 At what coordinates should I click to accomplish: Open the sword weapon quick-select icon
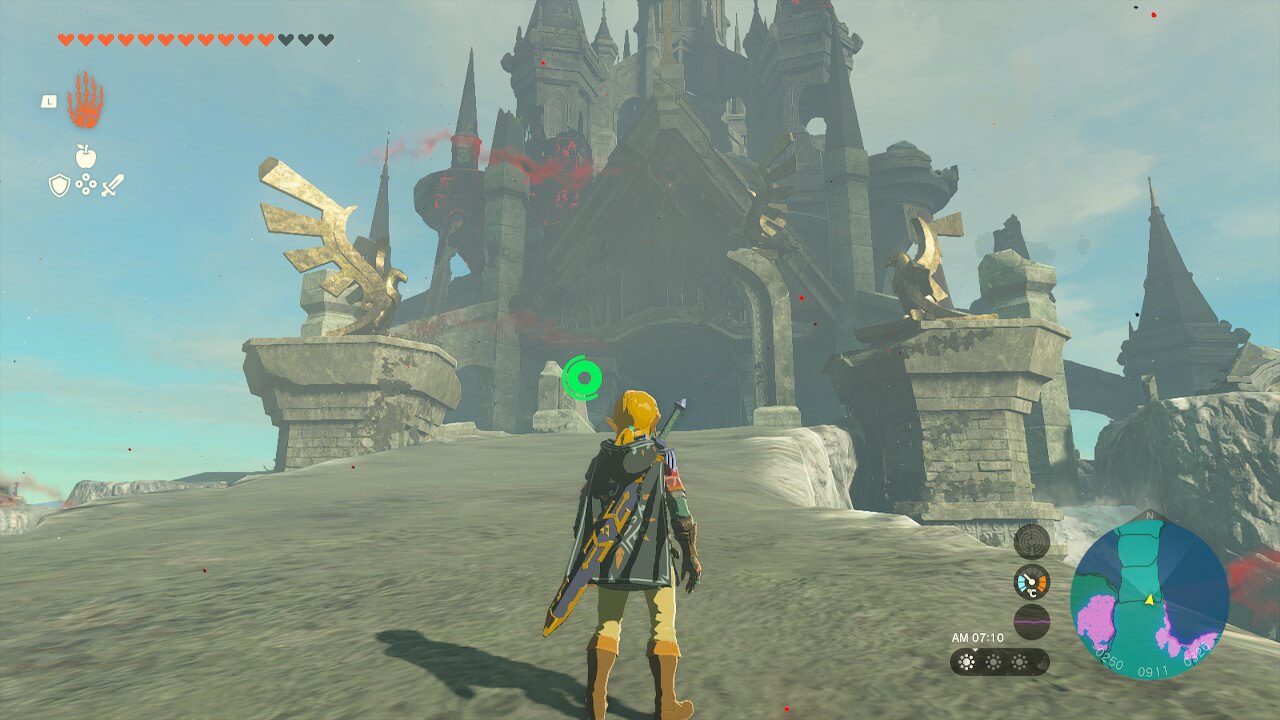click(112, 185)
